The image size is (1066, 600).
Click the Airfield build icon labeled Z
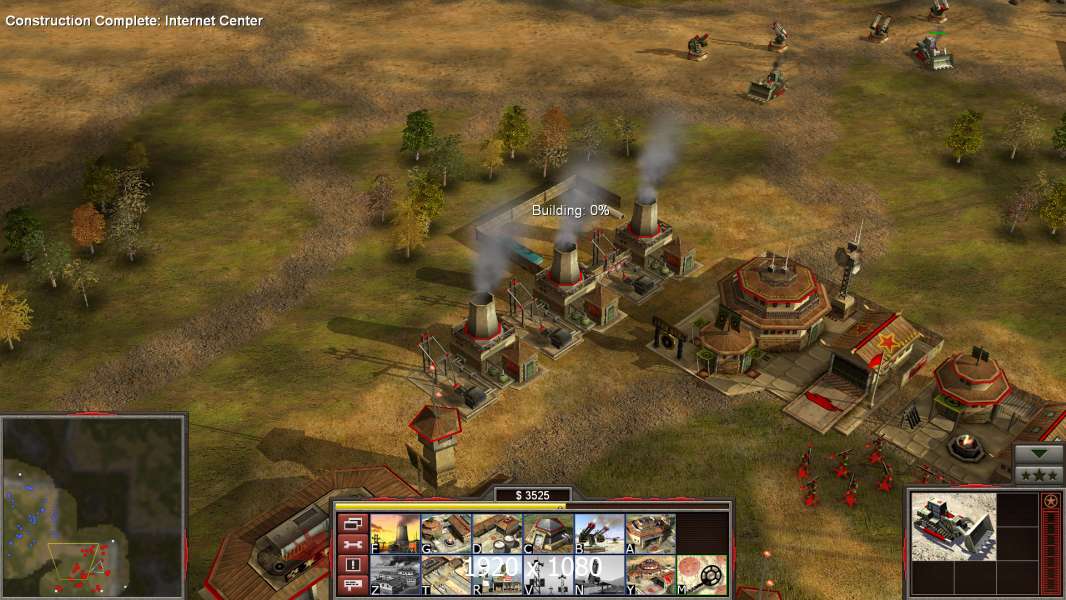(x=395, y=575)
